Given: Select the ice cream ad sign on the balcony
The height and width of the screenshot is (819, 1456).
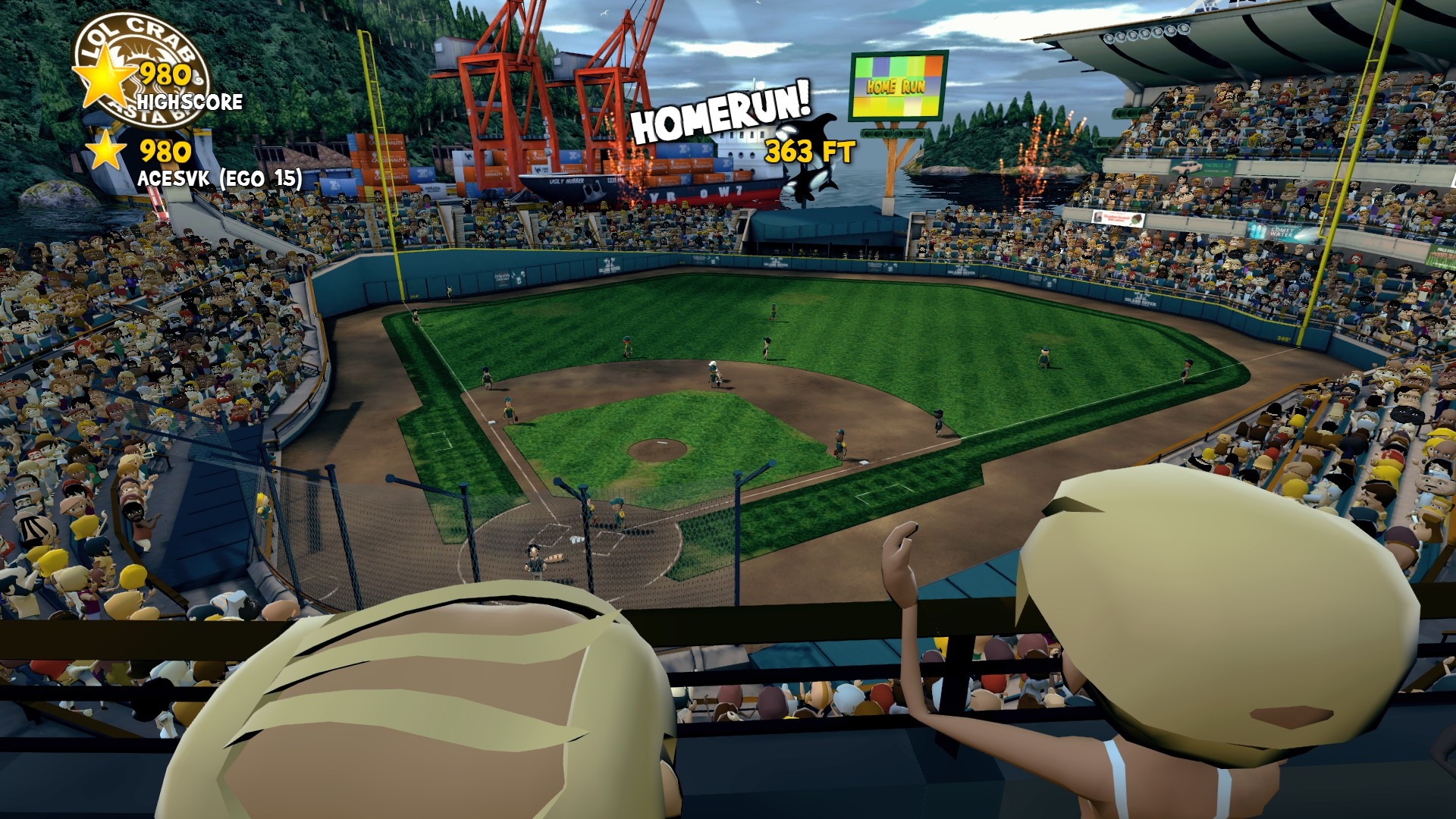Looking at the screenshot, I should (1117, 216).
